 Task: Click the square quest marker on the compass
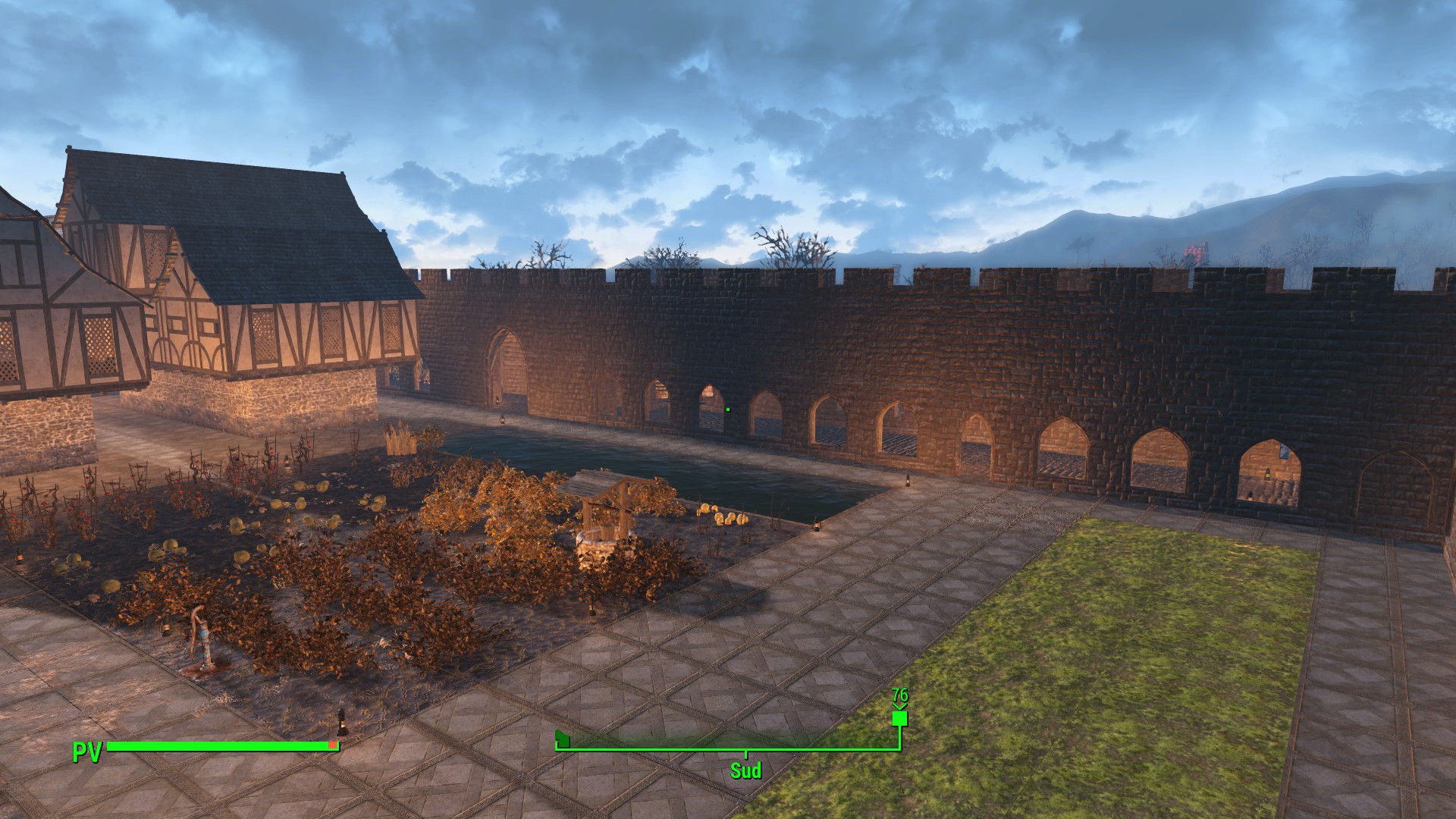tap(899, 717)
